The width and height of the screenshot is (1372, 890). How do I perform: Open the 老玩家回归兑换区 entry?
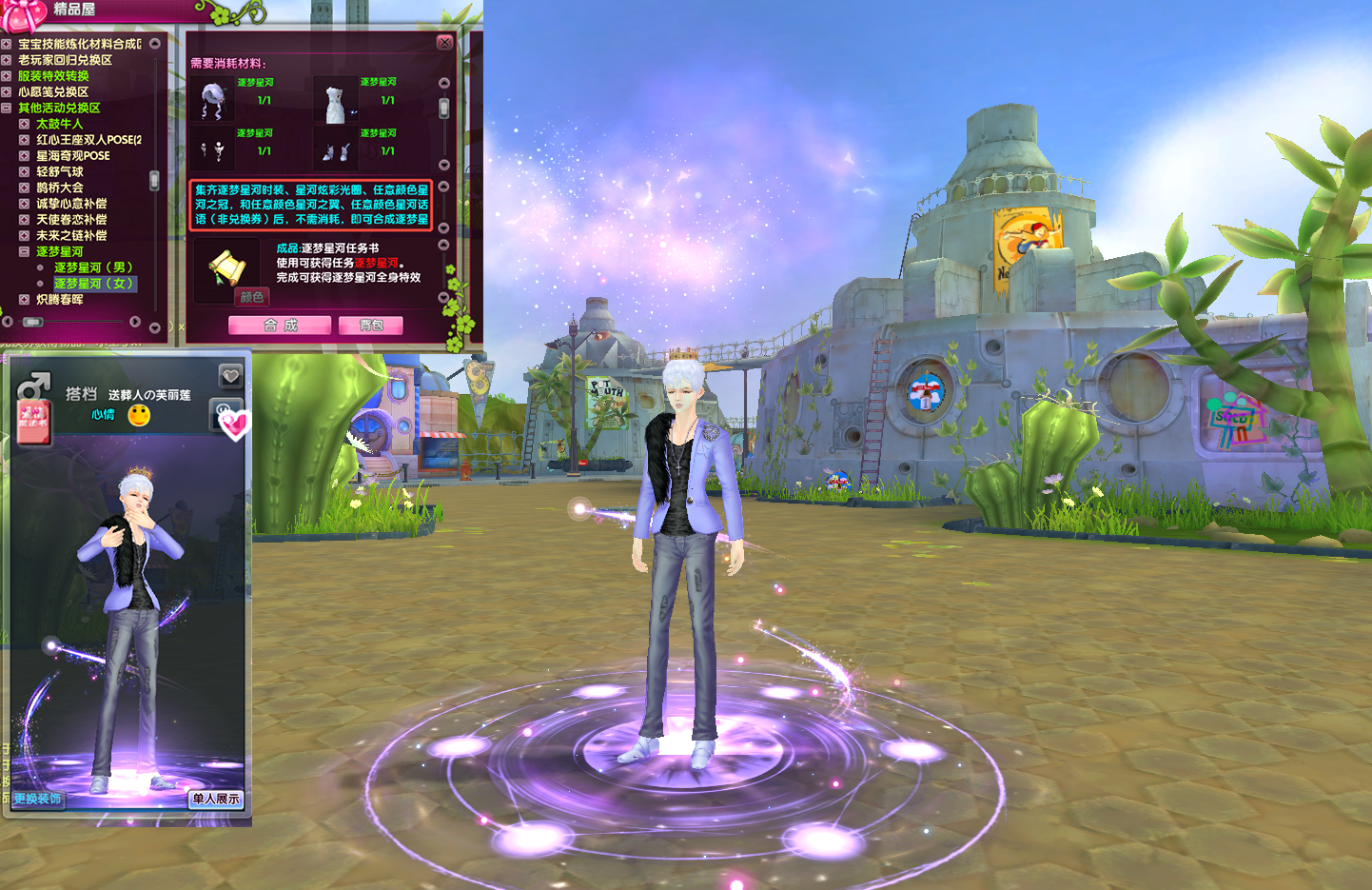(65, 60)
